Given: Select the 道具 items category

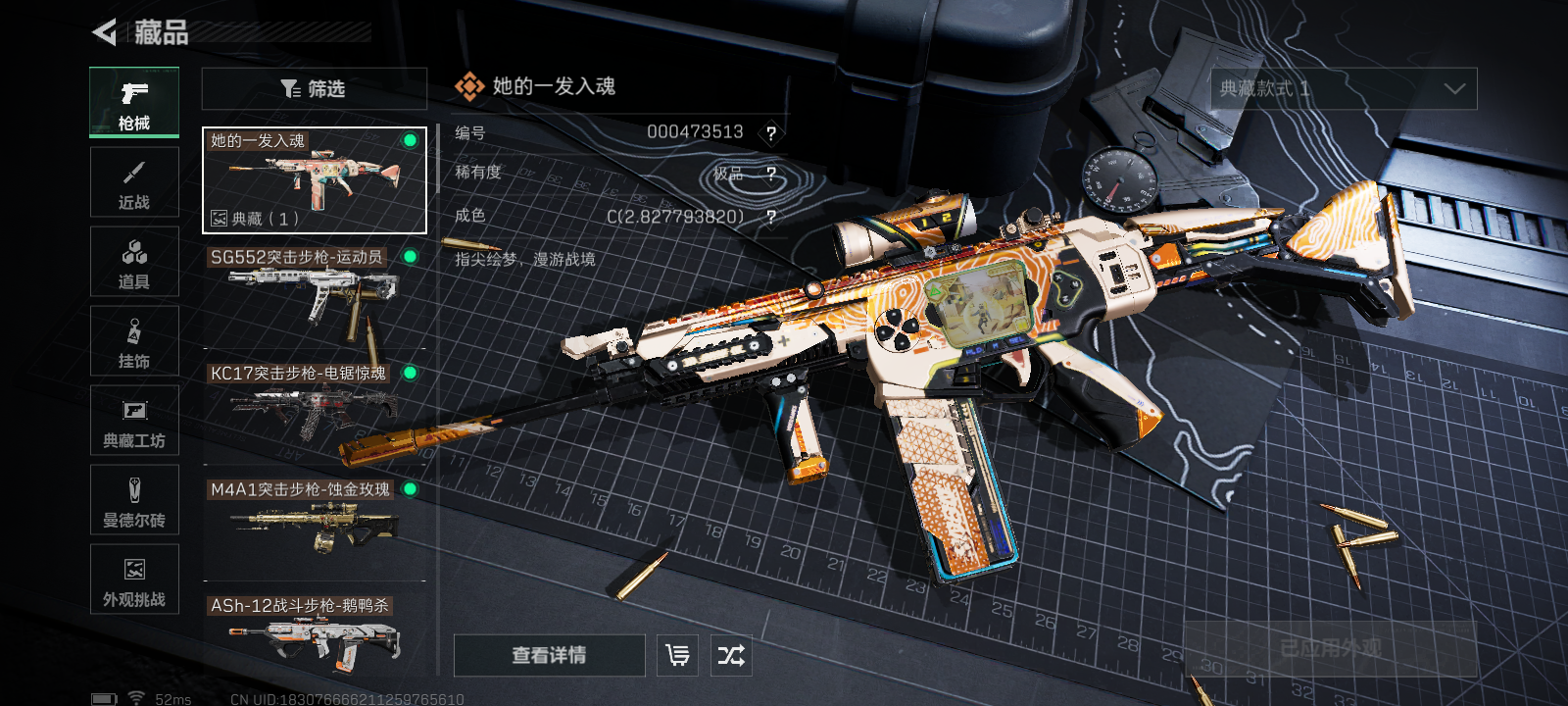Looking at the screenshot, I should point(134,262).
